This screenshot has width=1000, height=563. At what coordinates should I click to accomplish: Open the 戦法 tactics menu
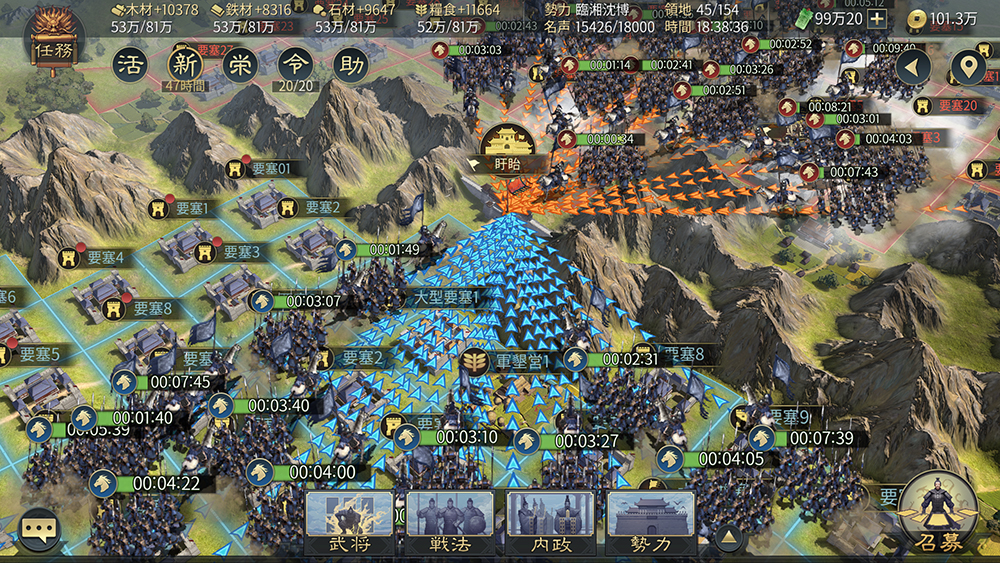(x=449, y=522)
